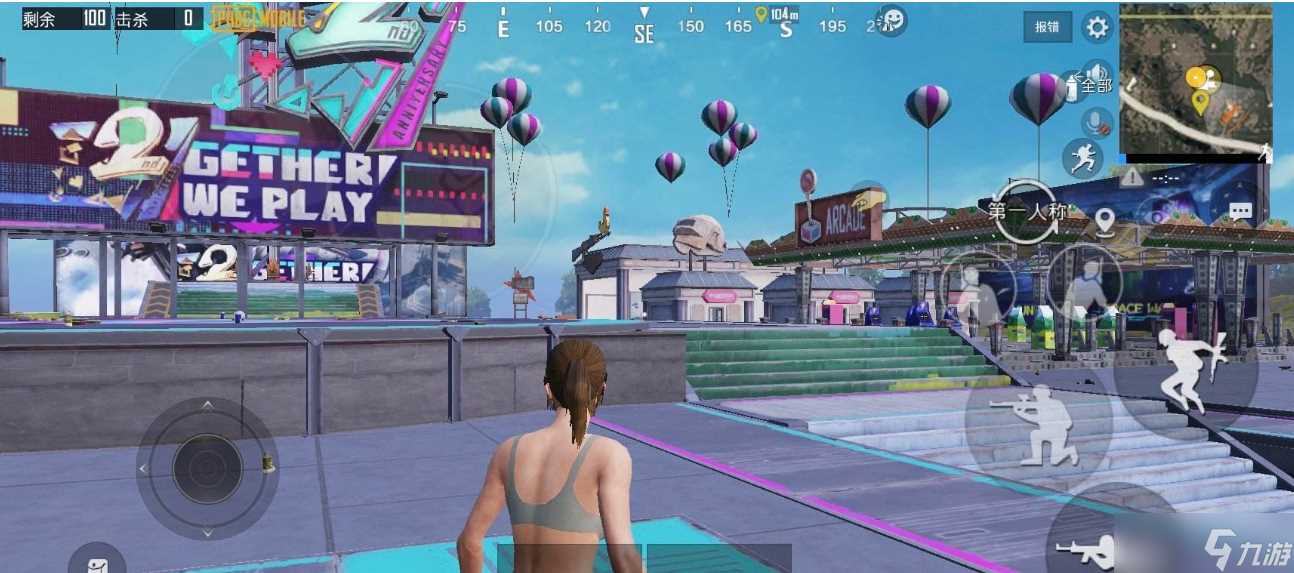Tap the warning triangle icon
Image resolution: width=1294 pixels, height=573 pixels.
[1131, 178]
